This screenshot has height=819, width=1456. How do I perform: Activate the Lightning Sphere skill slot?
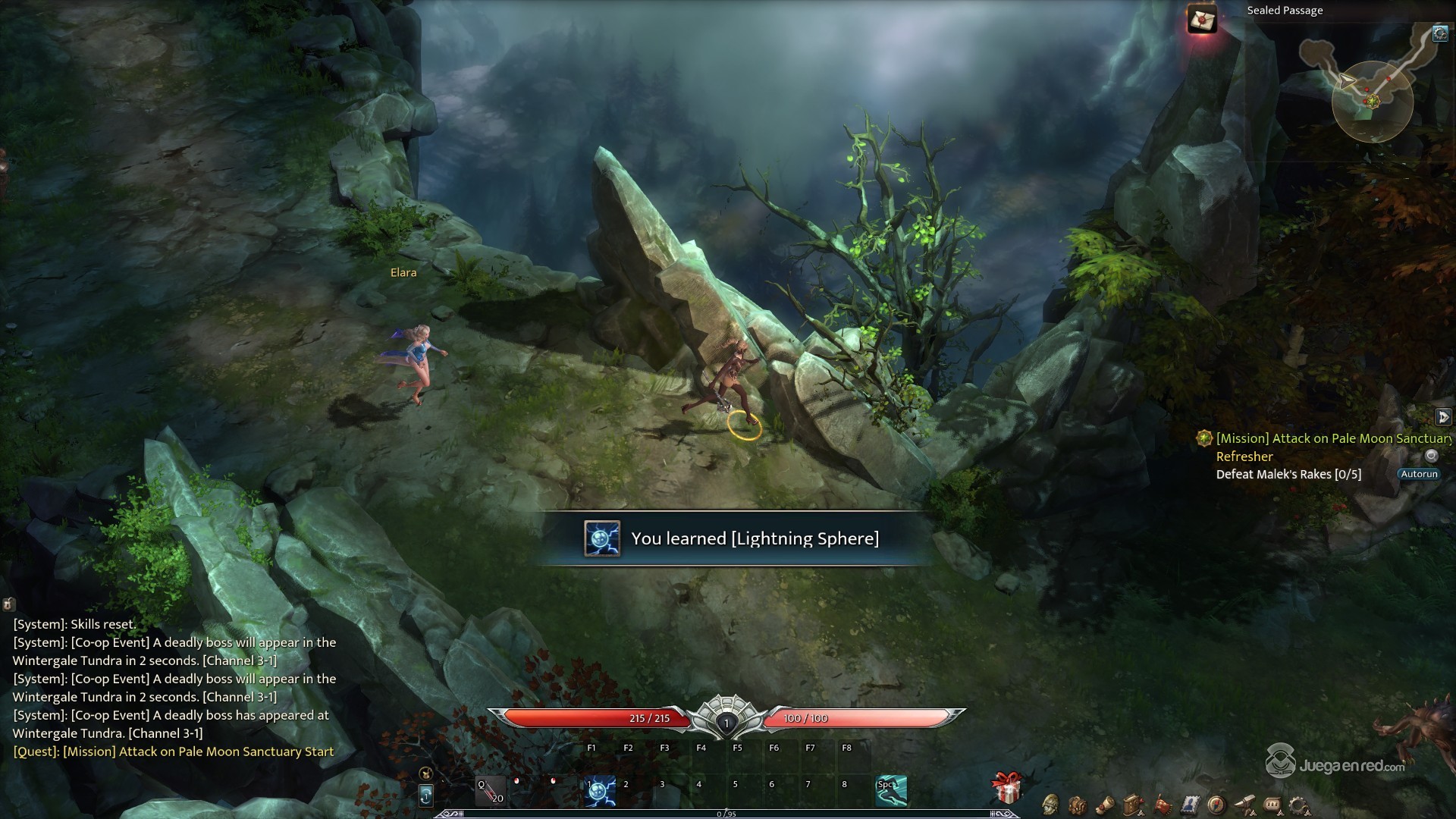pos(601,791)
